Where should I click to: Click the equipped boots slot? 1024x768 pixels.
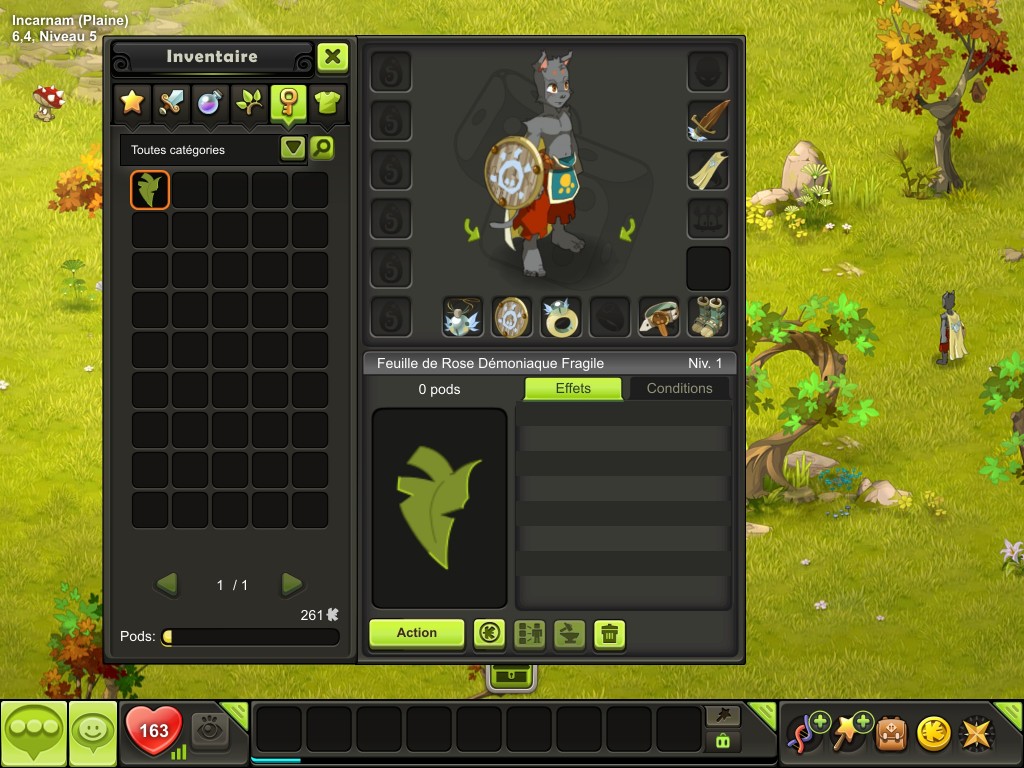tap(708, 317)
